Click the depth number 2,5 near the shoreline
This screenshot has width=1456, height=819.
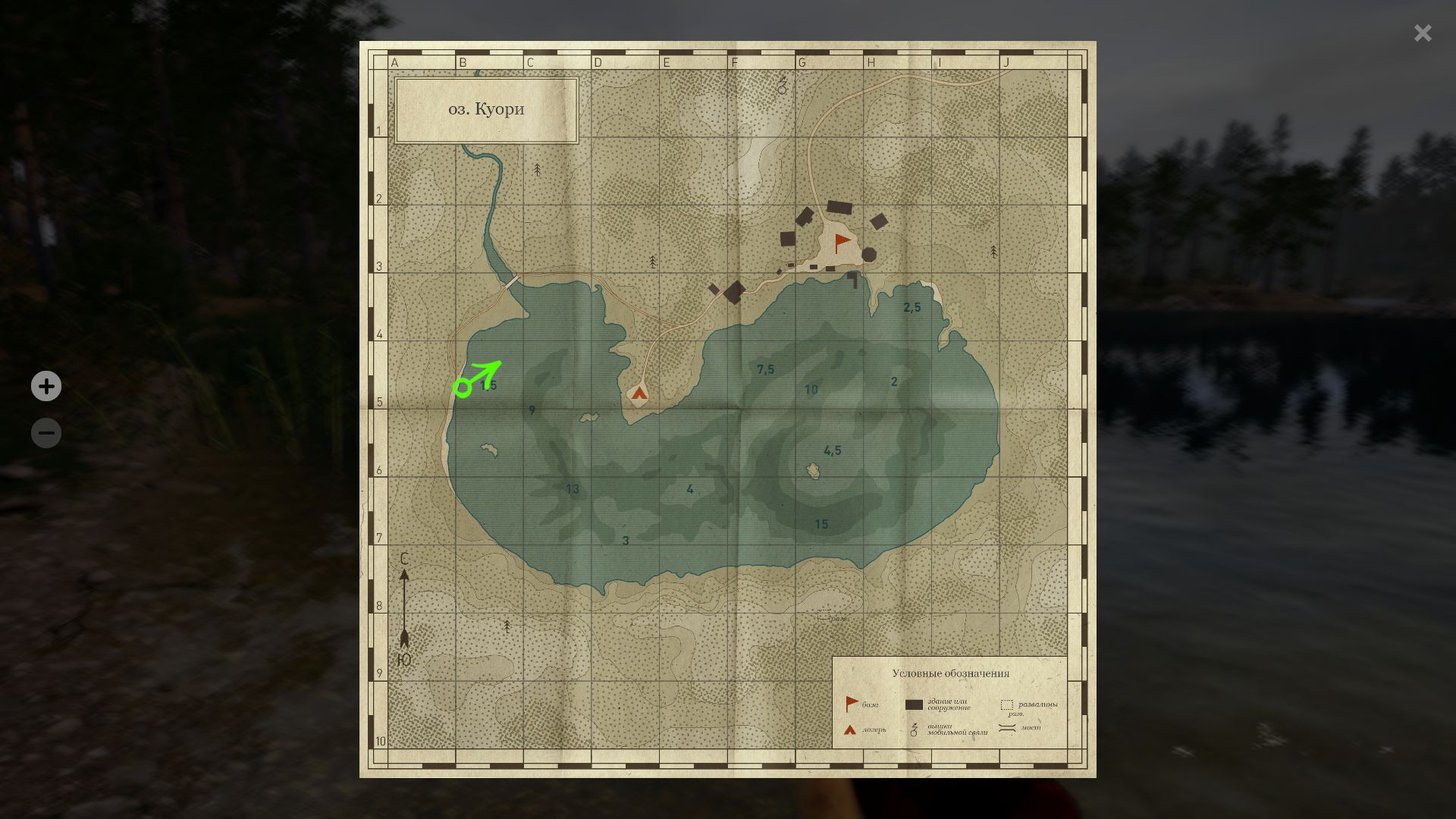point(912,307)
